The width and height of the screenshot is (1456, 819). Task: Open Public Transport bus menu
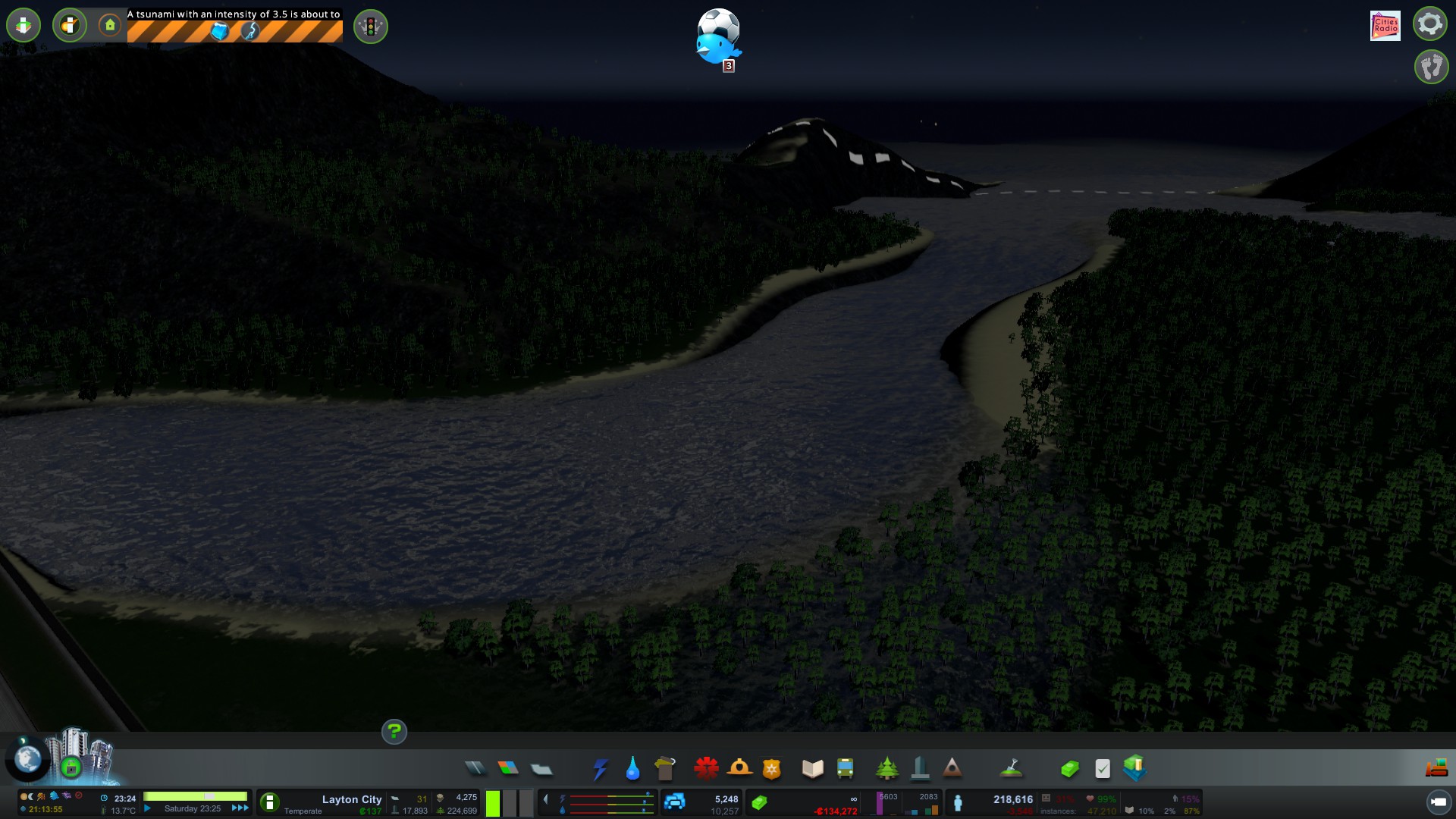point(845,769)
